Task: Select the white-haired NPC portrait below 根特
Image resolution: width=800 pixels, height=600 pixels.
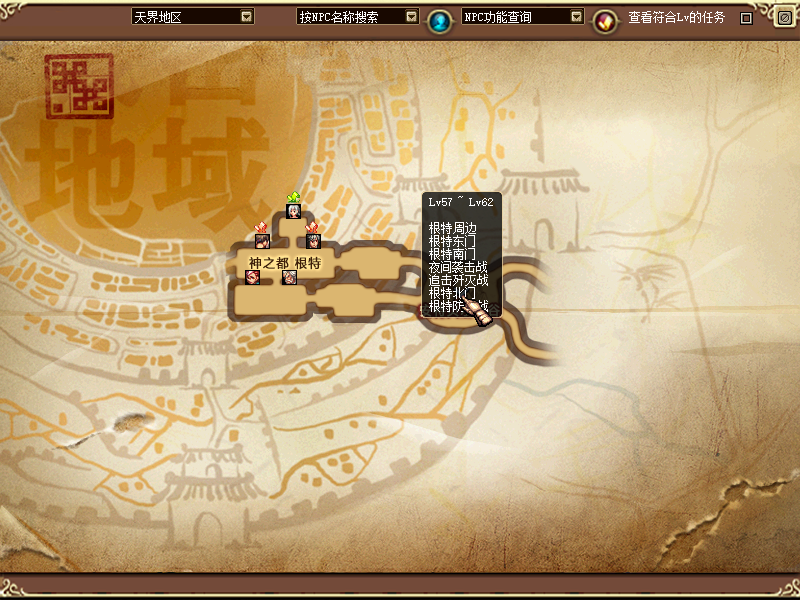Action: pyautogui.click(x=289, y=277)
